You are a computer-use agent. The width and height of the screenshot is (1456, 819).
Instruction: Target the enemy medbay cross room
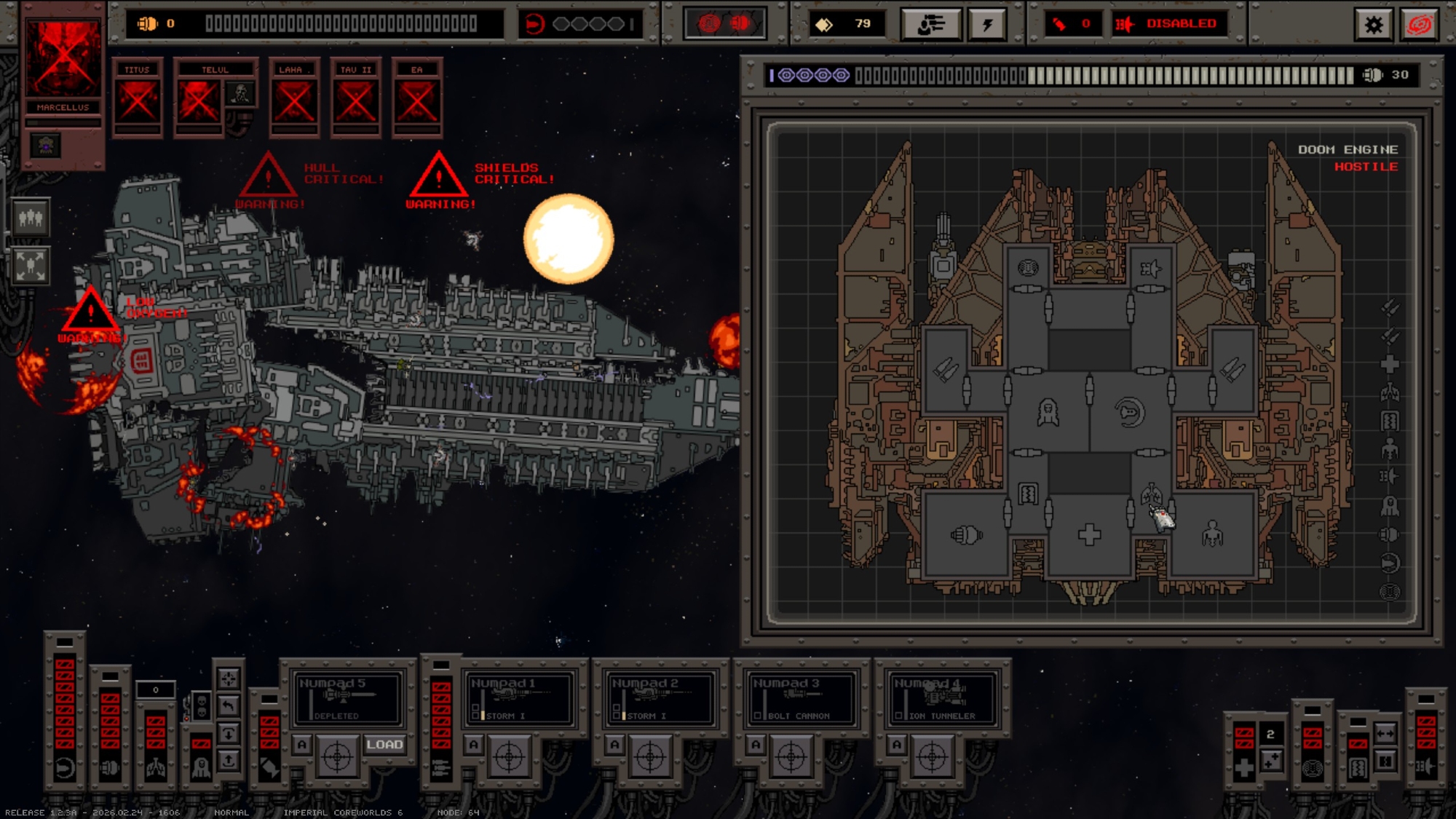click(x=1089, y=535)
